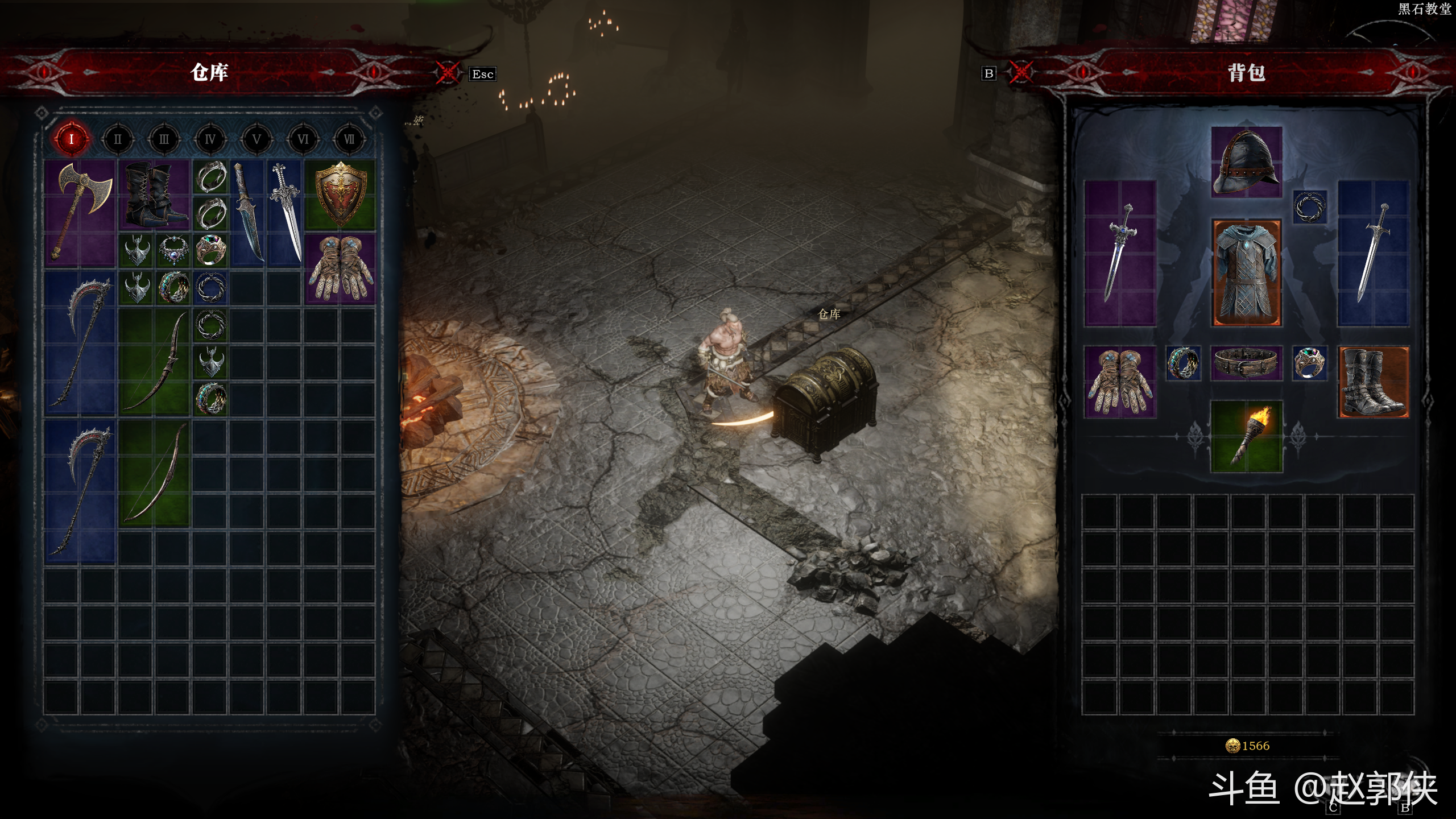Close the backpack (背包) panel
The width and height of the screenshot is (1456, 819).
(x=1021, y=73)
